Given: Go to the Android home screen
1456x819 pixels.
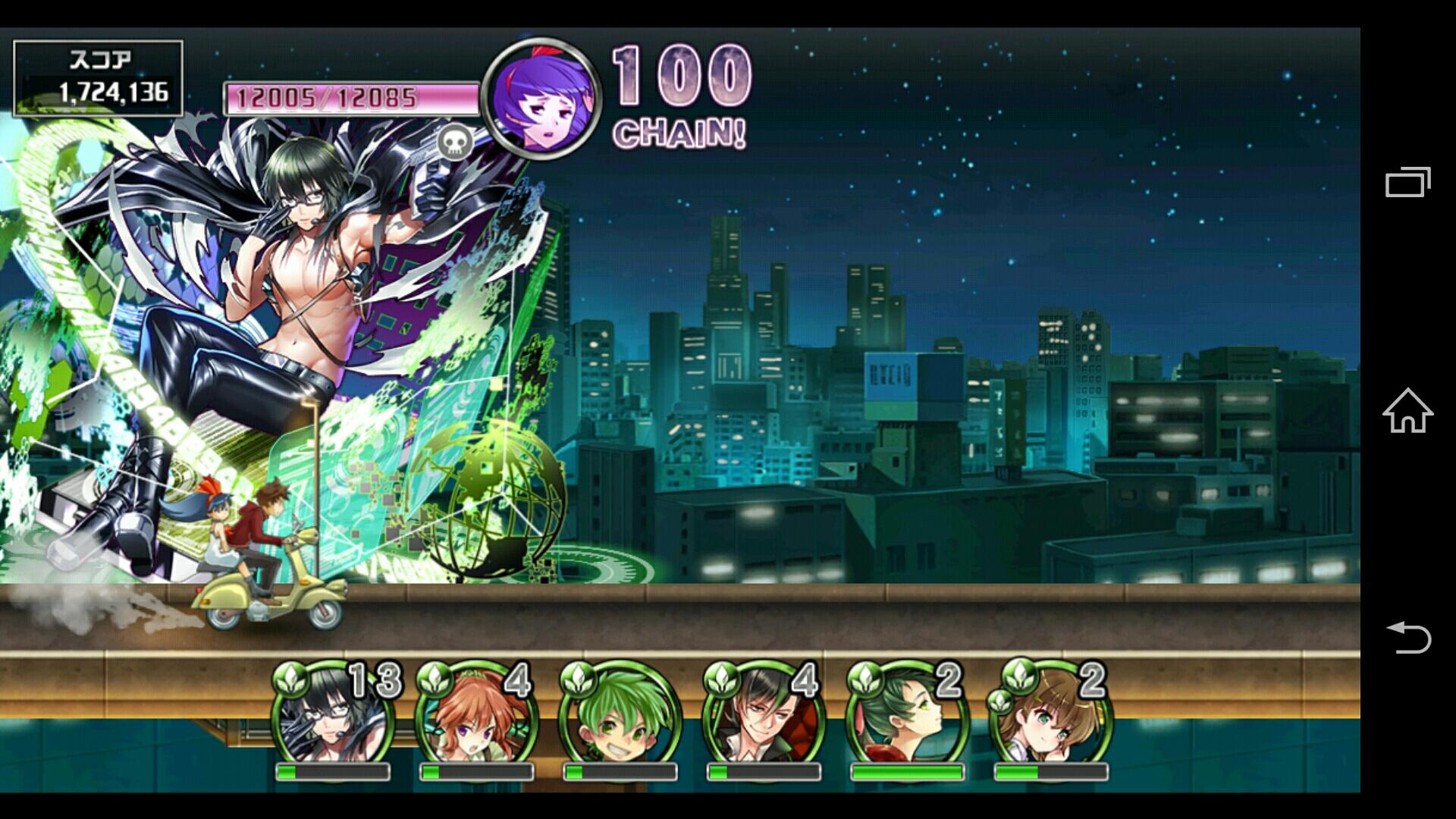Looking at the screenshot, I should [1407, 410].
